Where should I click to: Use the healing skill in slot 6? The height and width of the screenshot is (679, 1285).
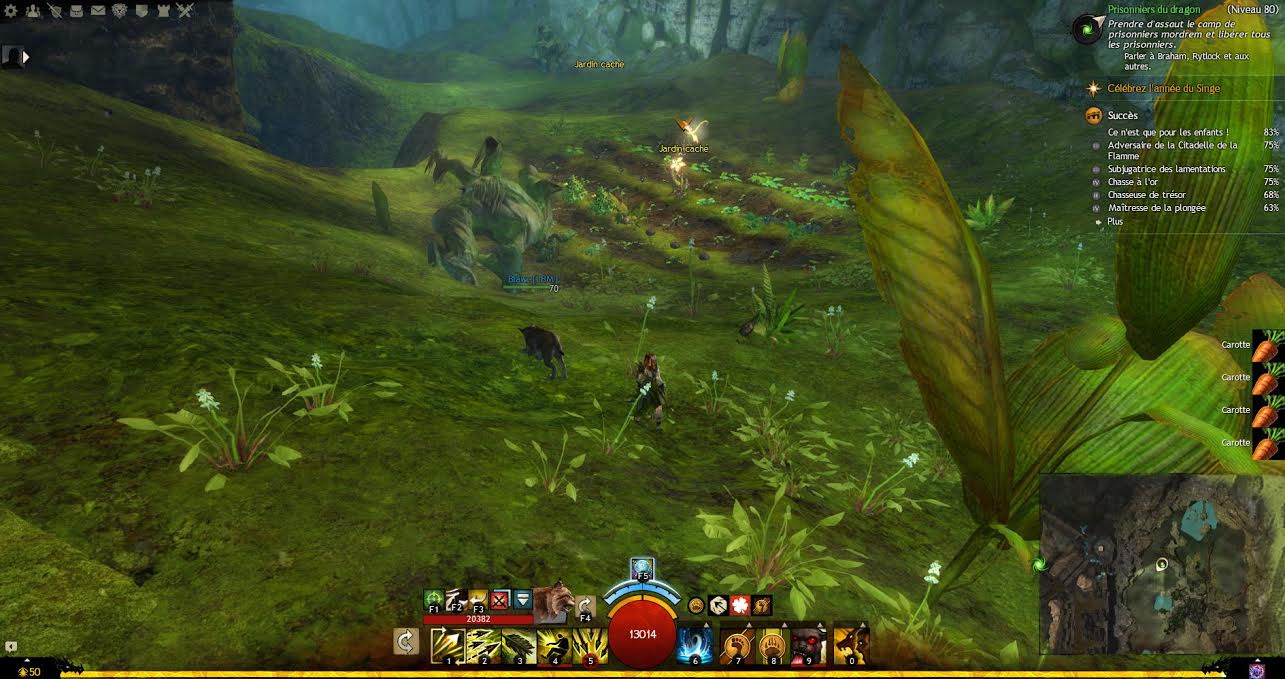[695, 645]
